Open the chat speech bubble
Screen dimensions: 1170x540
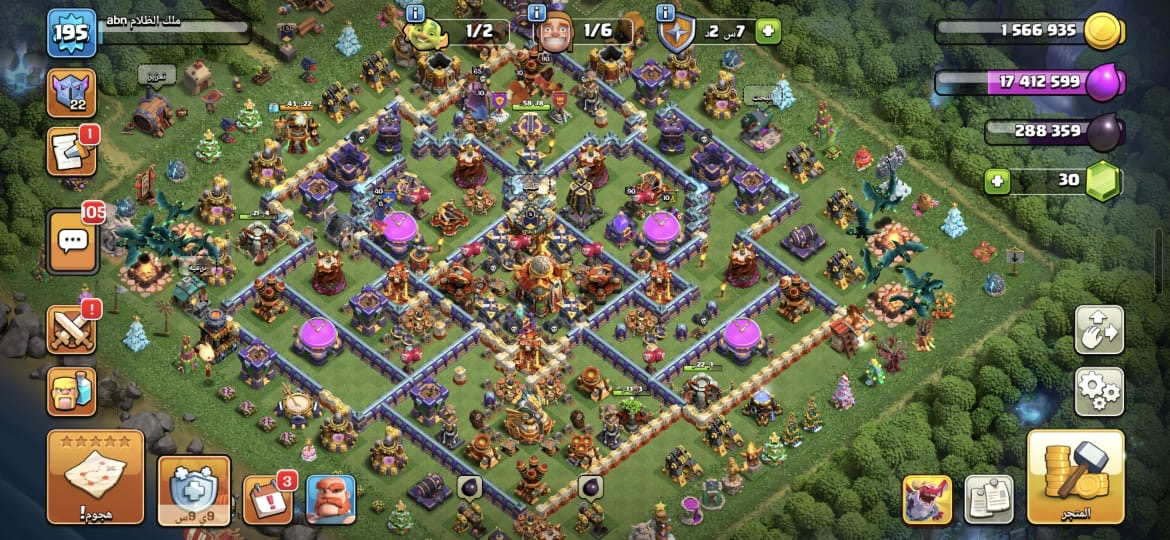72,242
